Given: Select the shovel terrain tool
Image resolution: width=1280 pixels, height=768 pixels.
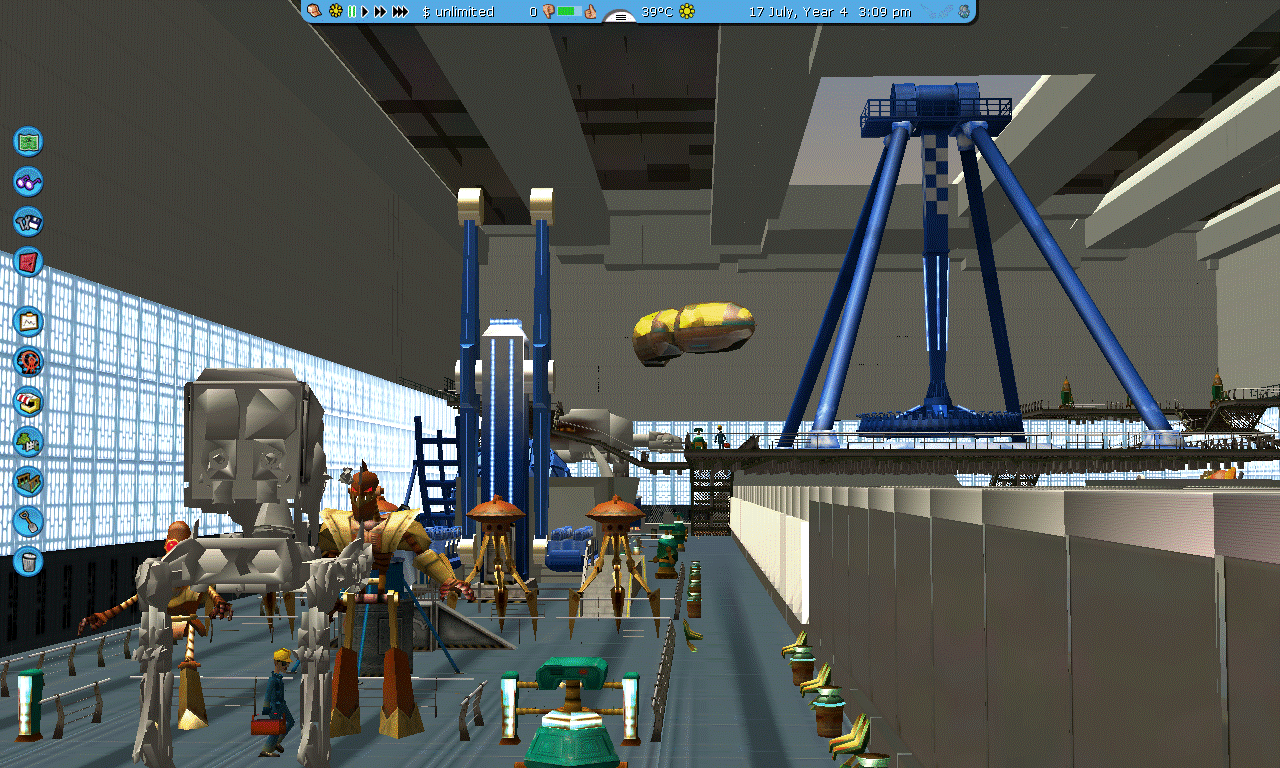Looking at the screenshot, I should (x=28, y=521).
